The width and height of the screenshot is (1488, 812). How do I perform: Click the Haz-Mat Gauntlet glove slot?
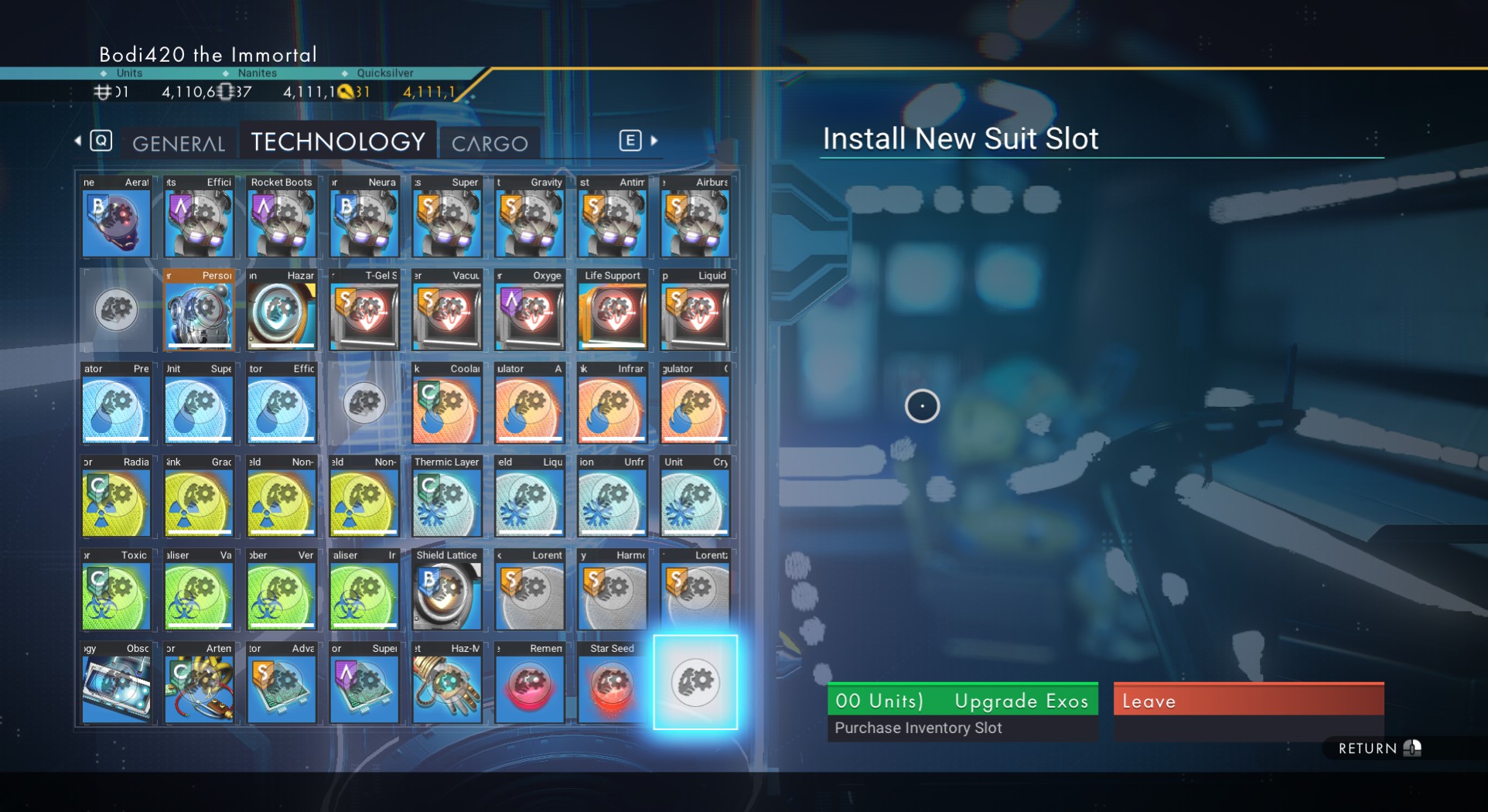pyautogui.click(x=447, y=684)
